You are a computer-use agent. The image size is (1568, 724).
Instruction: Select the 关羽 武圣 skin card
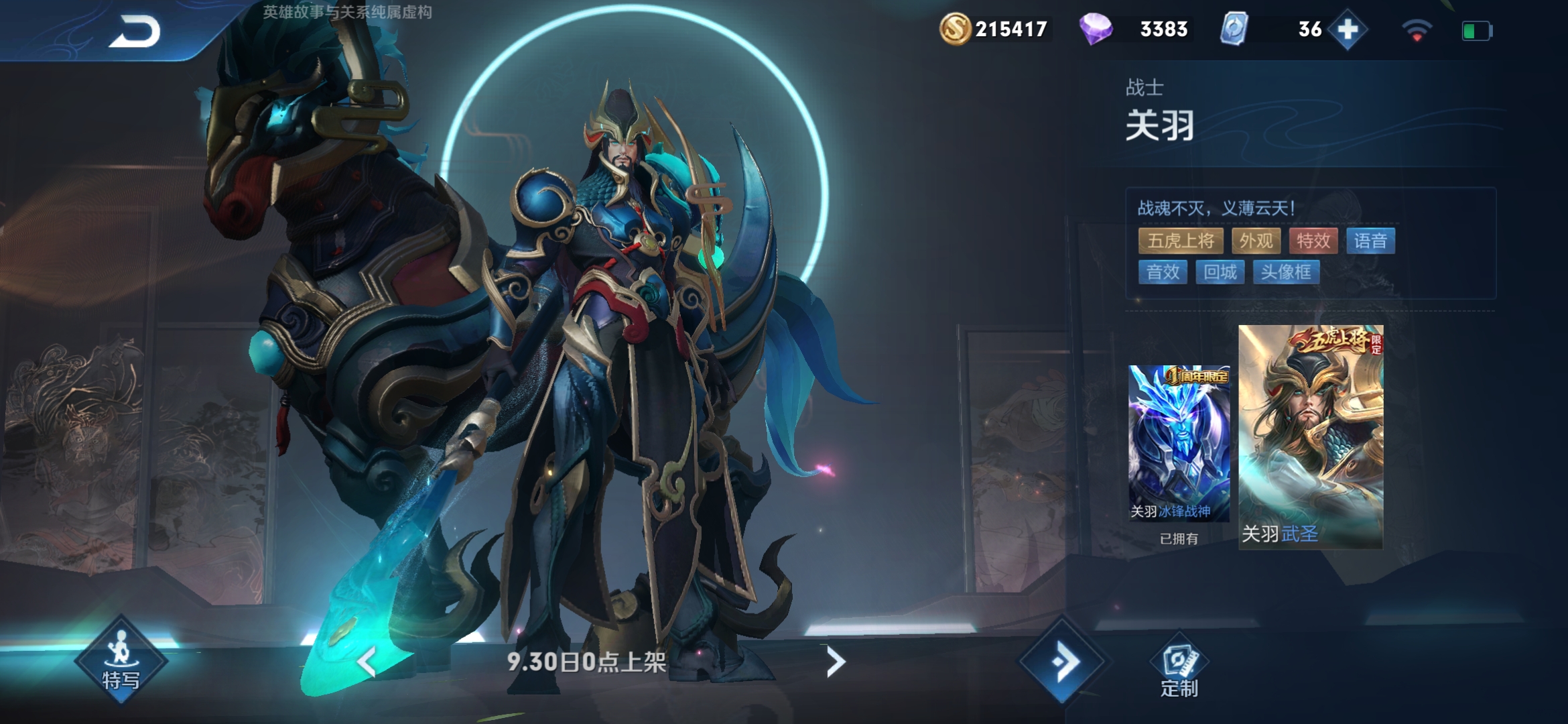[1310, 437]
